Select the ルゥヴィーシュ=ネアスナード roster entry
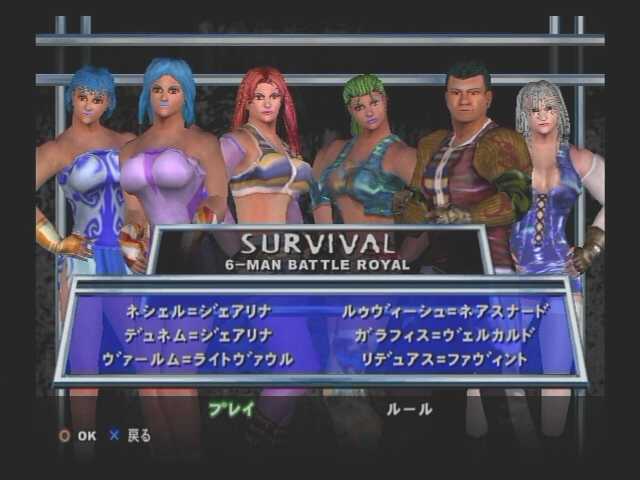Image resolution: width=640 pixels, height=480 pixels. [x=445, y=311]
